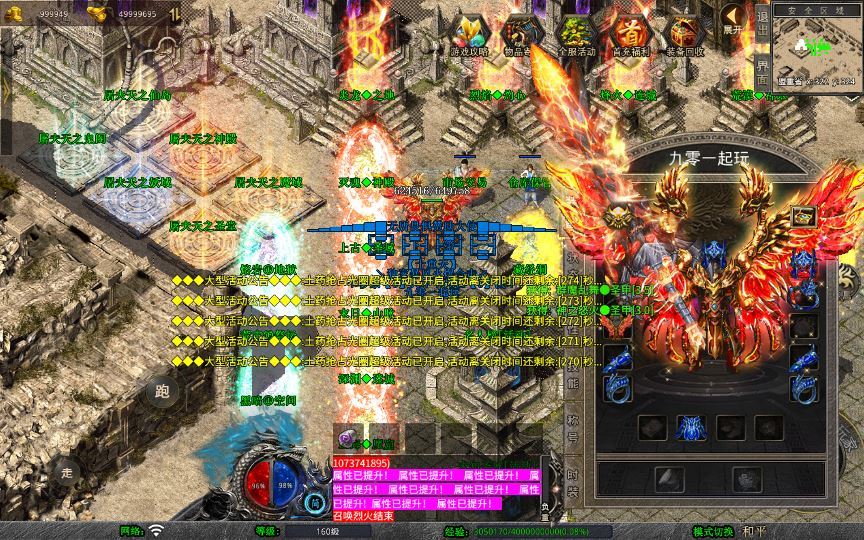
Task: Click the gold ingot currency icon
Action: pyautogui.click(x=97, y=13)
